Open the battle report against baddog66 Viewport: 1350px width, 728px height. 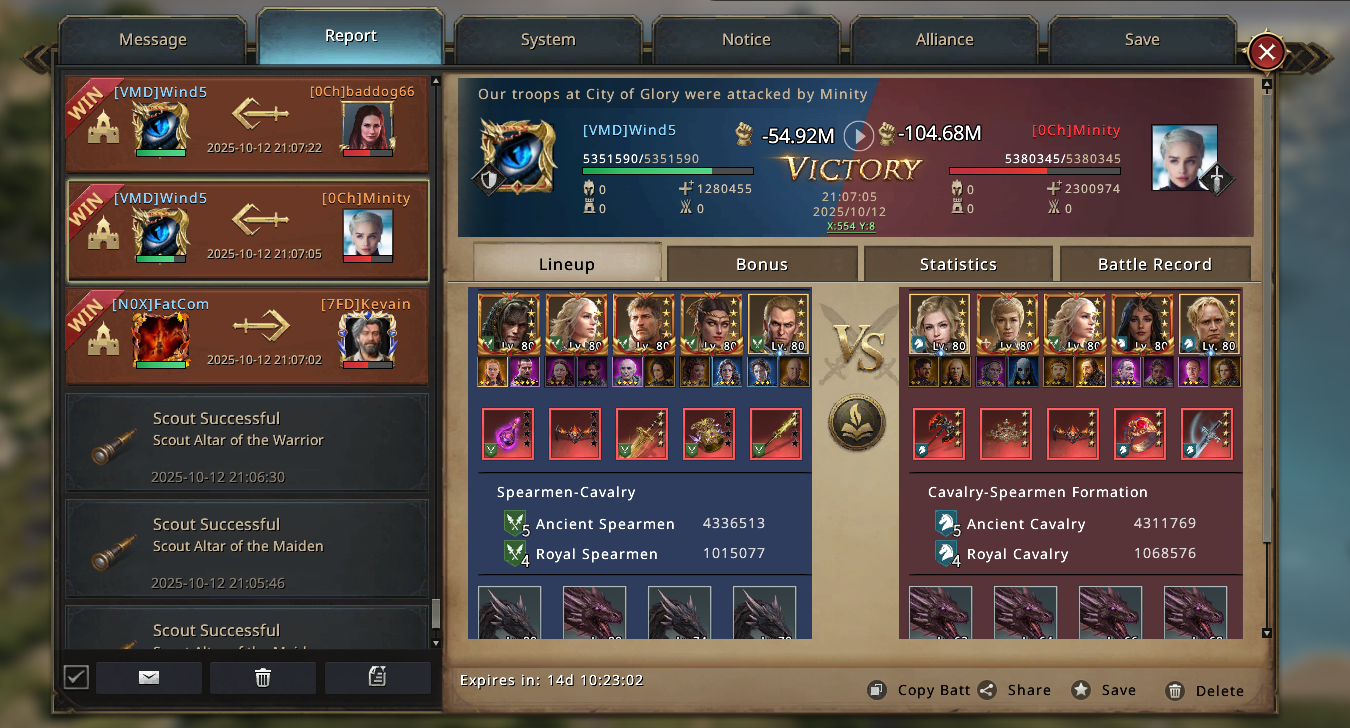[x=247, y=124]
